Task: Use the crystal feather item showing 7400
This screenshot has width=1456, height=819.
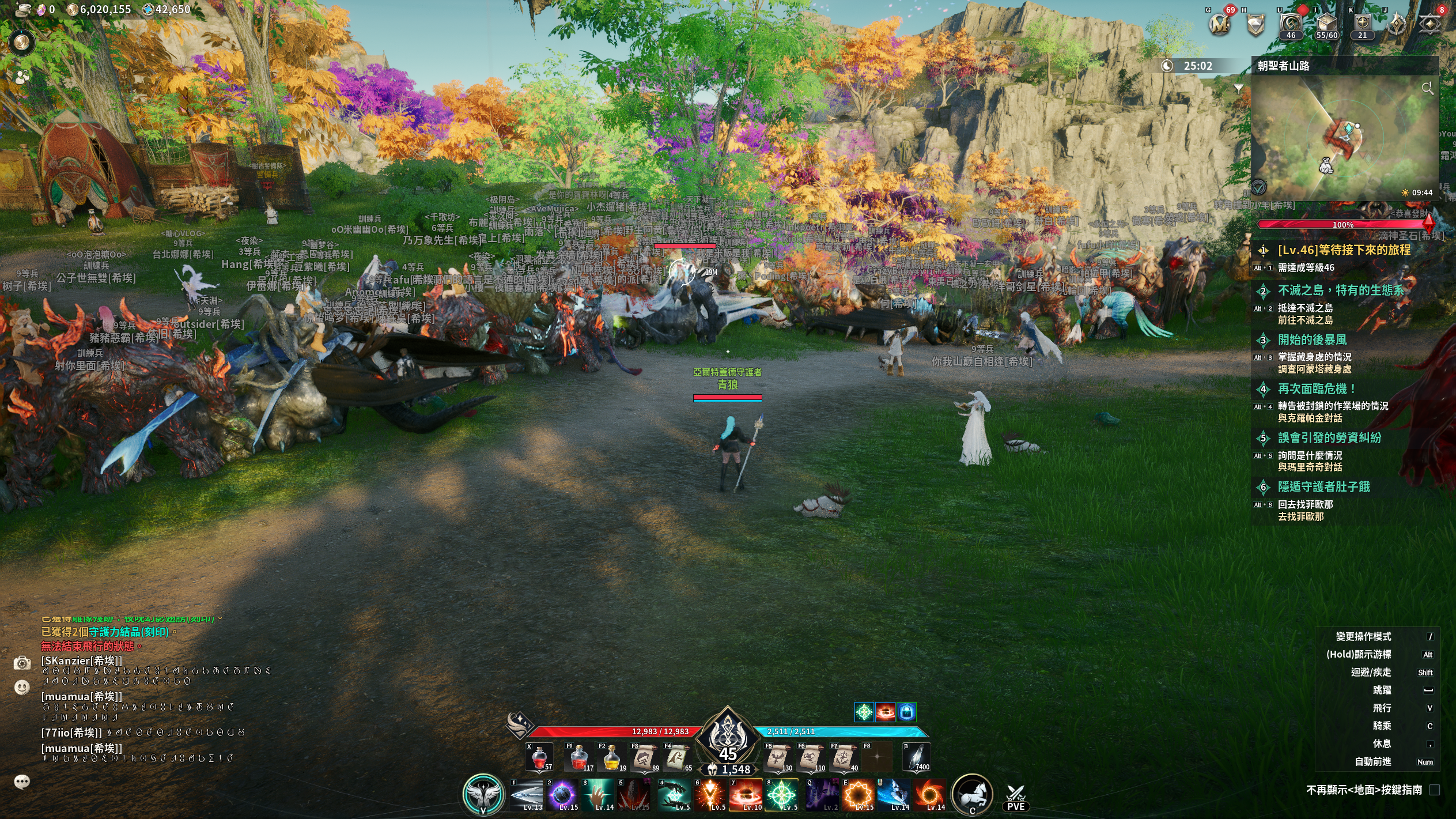Action: pos(916,757)
